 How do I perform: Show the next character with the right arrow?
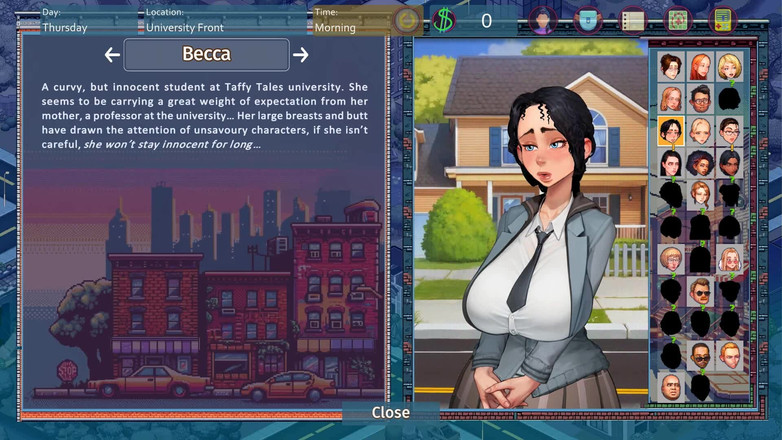(x=300, y=55)
